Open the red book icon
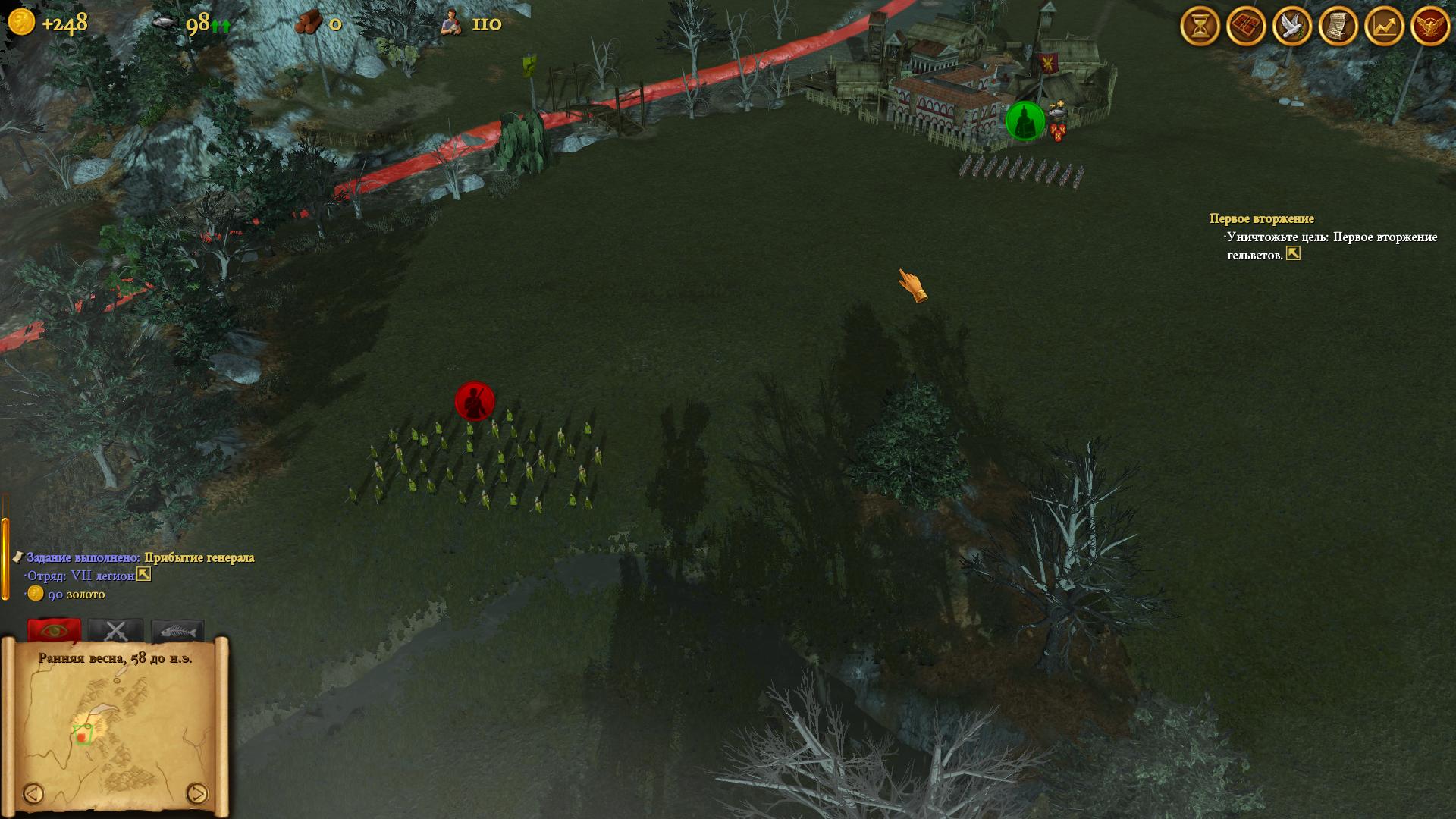The width and height of the screenshot is (1456, 819). pos(1246,27)
